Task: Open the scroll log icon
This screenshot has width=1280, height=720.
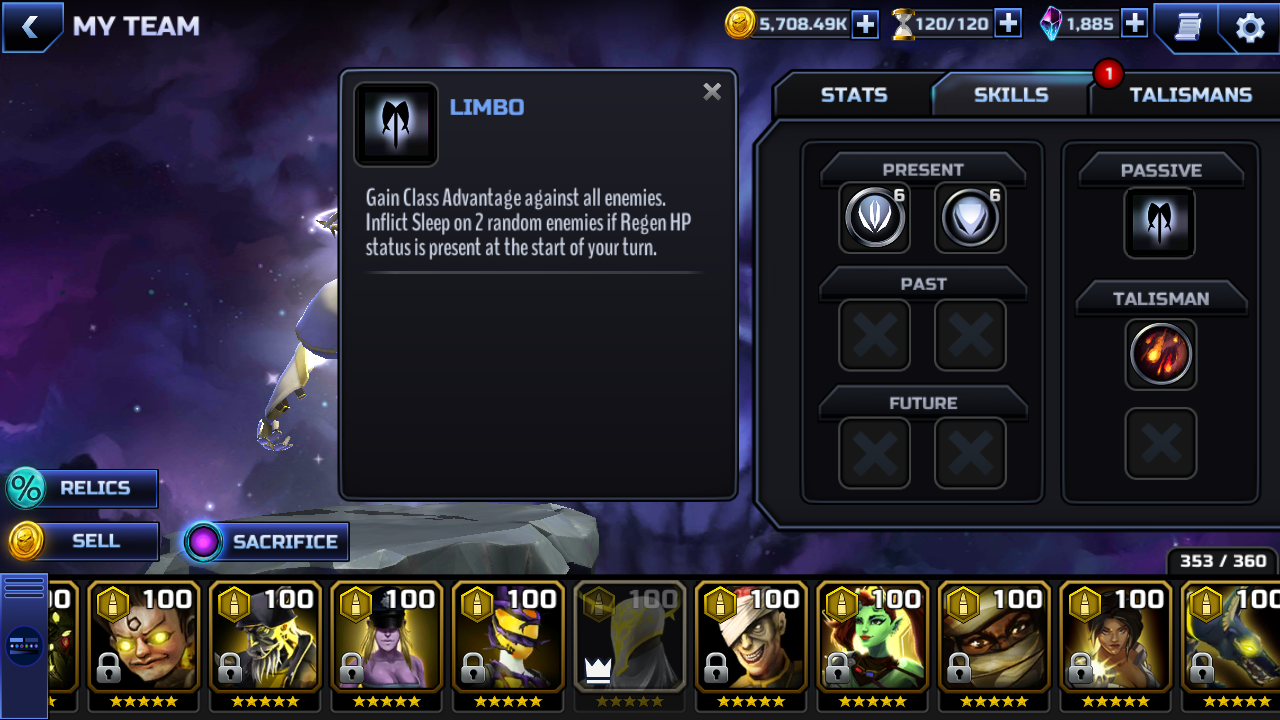Action: tap(1187, 27)
